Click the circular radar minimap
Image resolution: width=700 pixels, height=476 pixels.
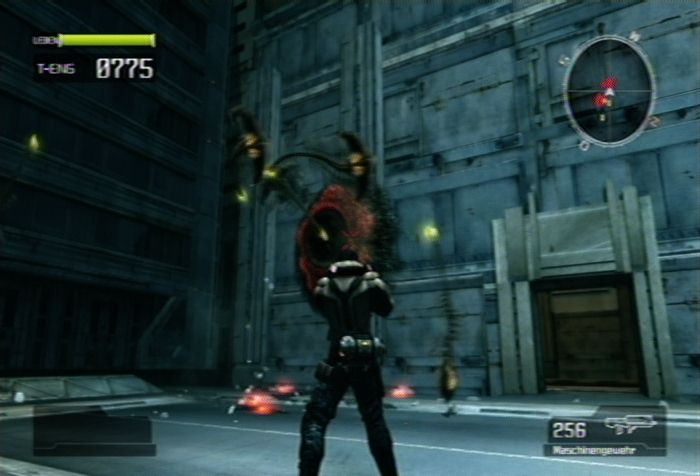pyautogui.click(x=609, y=91)
